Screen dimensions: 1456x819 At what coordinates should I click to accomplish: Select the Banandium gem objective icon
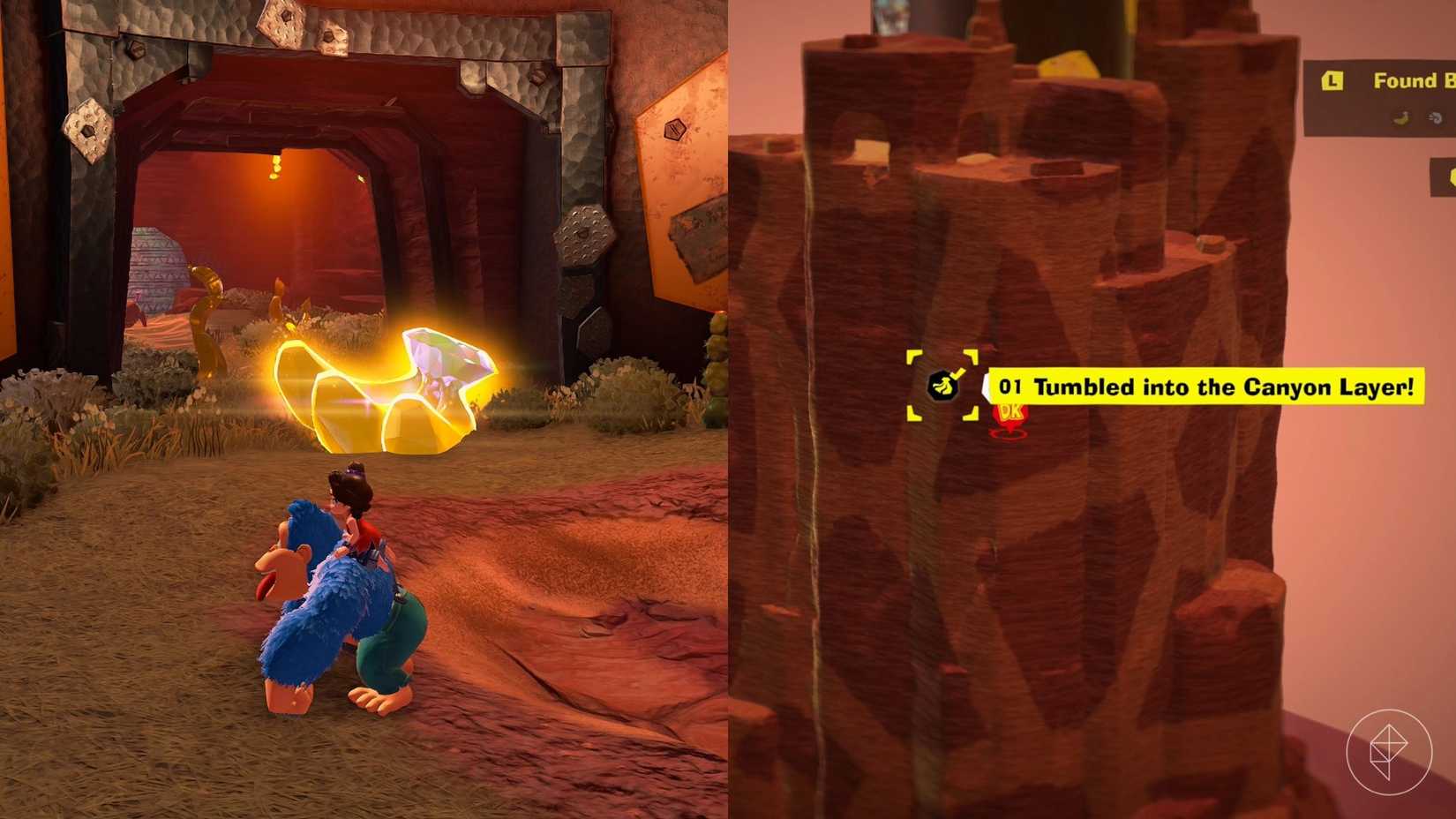point(942,387)
